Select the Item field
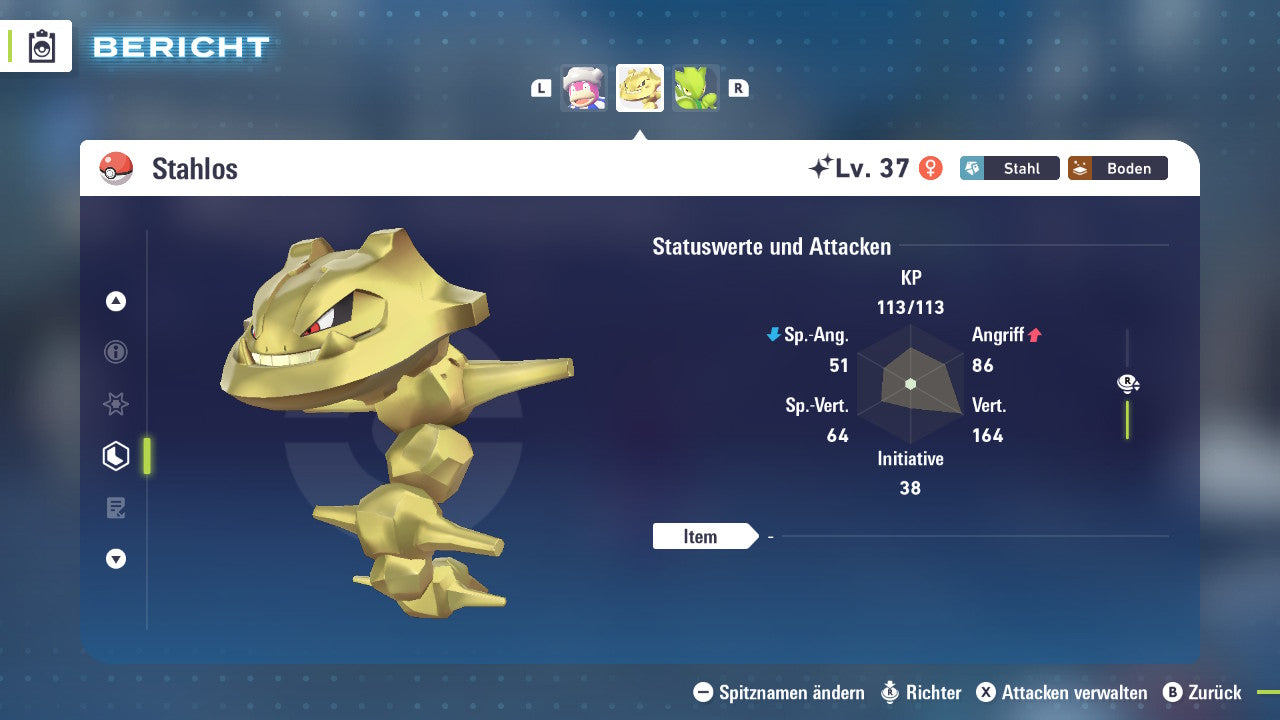 coord(701,537)
